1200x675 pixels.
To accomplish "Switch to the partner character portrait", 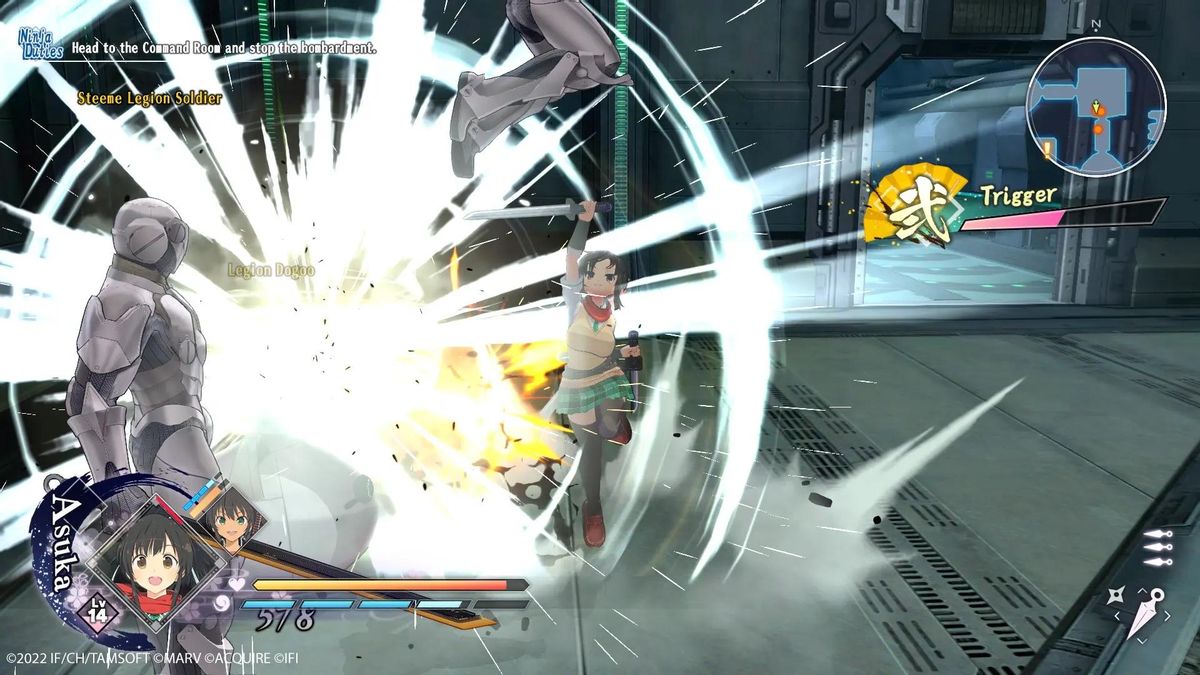I will 232,517.
